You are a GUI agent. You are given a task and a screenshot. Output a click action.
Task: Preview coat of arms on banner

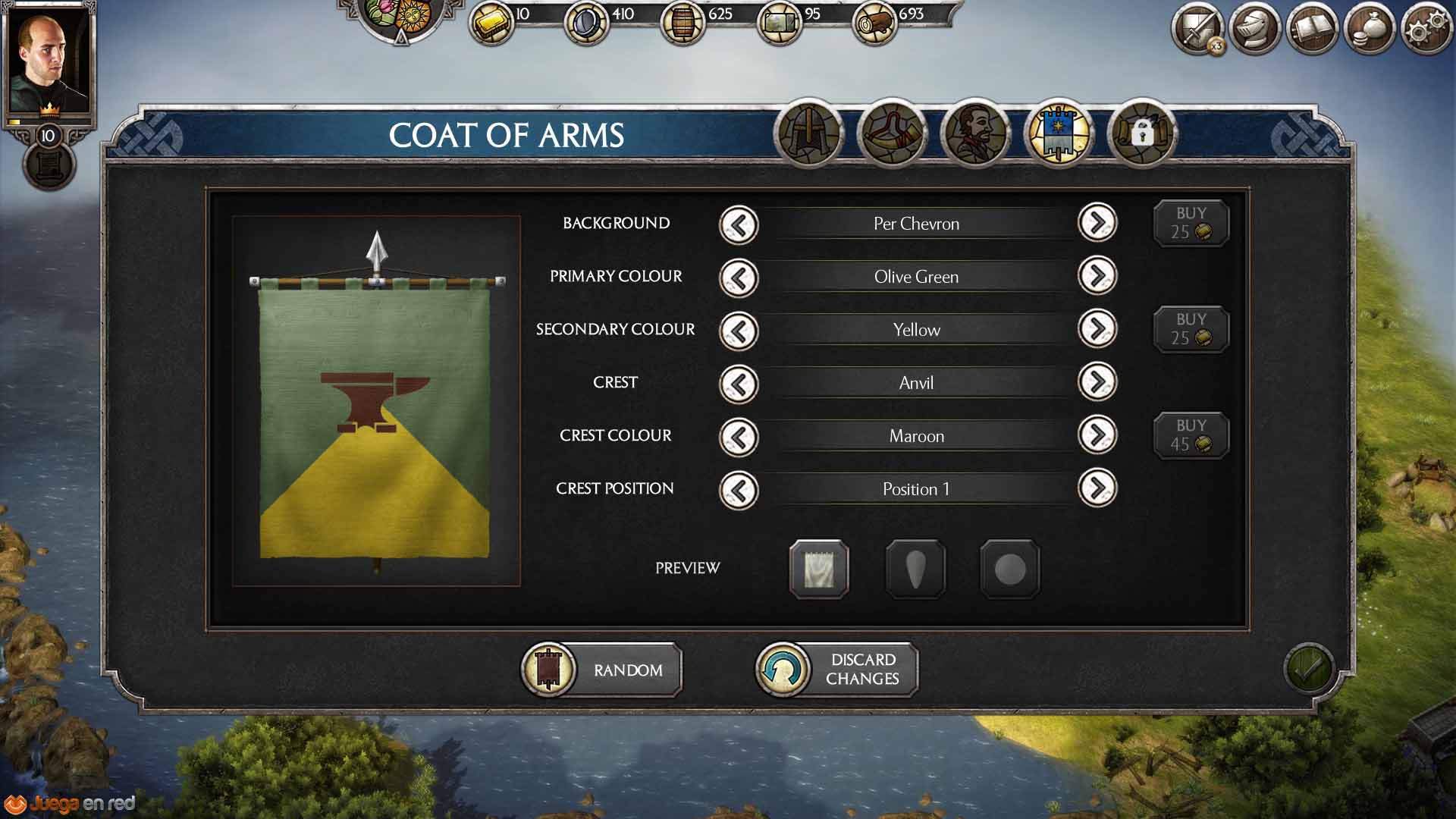pos(819,569)
